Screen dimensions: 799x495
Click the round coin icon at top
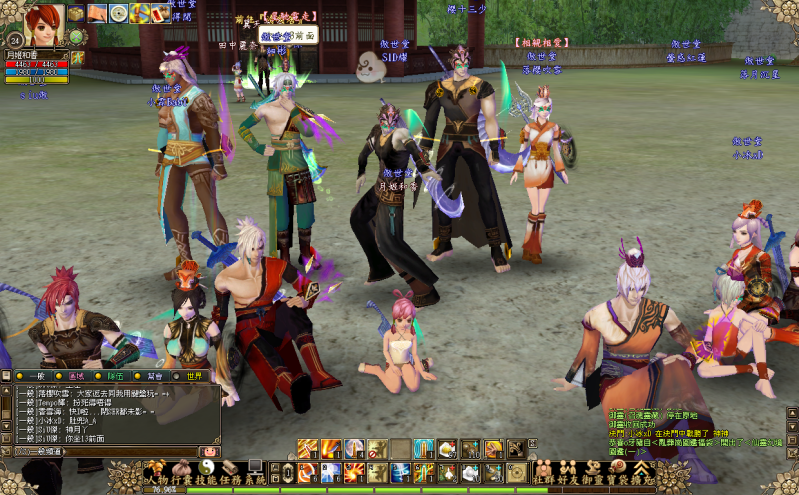click(118, 13)
